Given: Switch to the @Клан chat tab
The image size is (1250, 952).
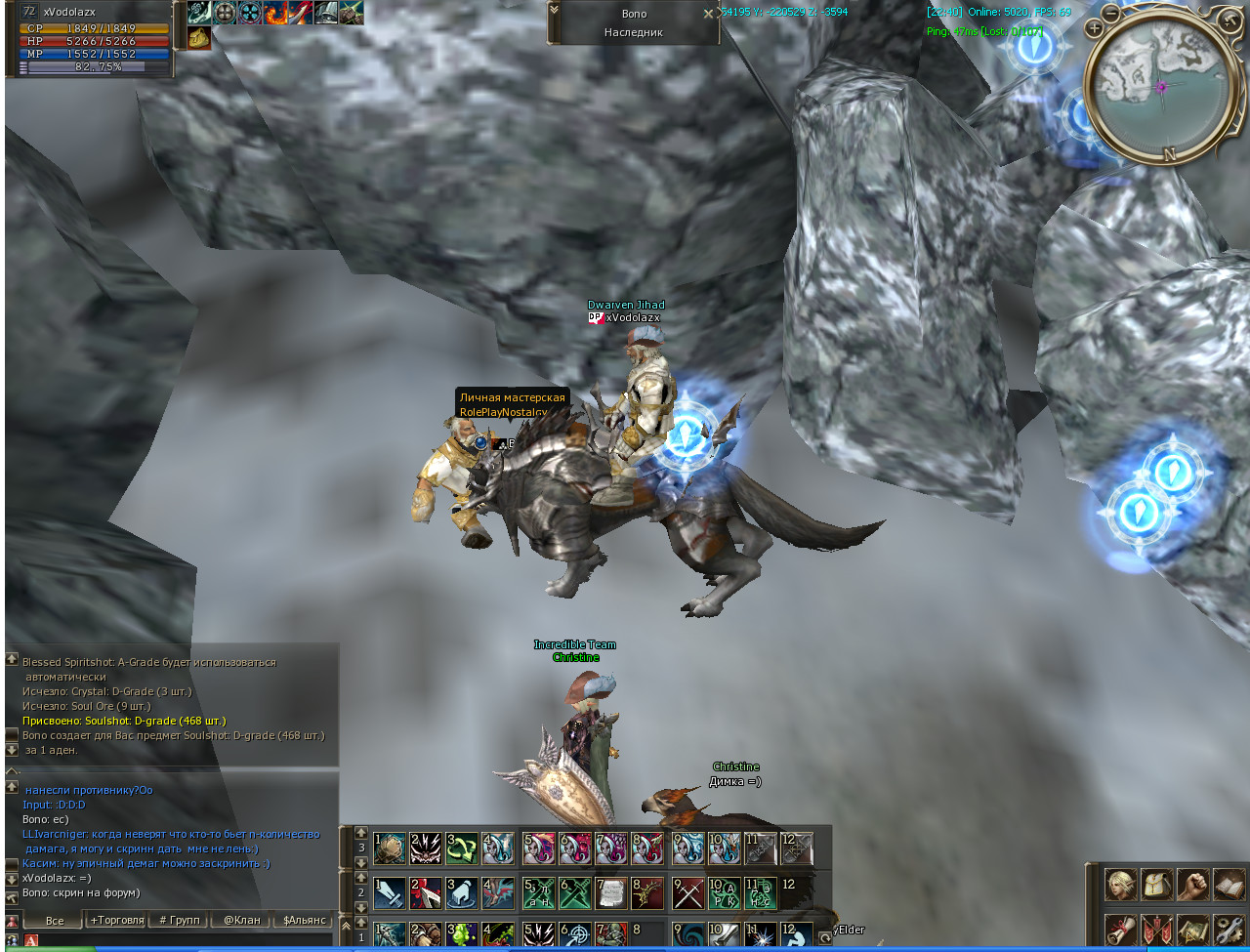Looking at the screenshot, I should [x=241, y=920].
